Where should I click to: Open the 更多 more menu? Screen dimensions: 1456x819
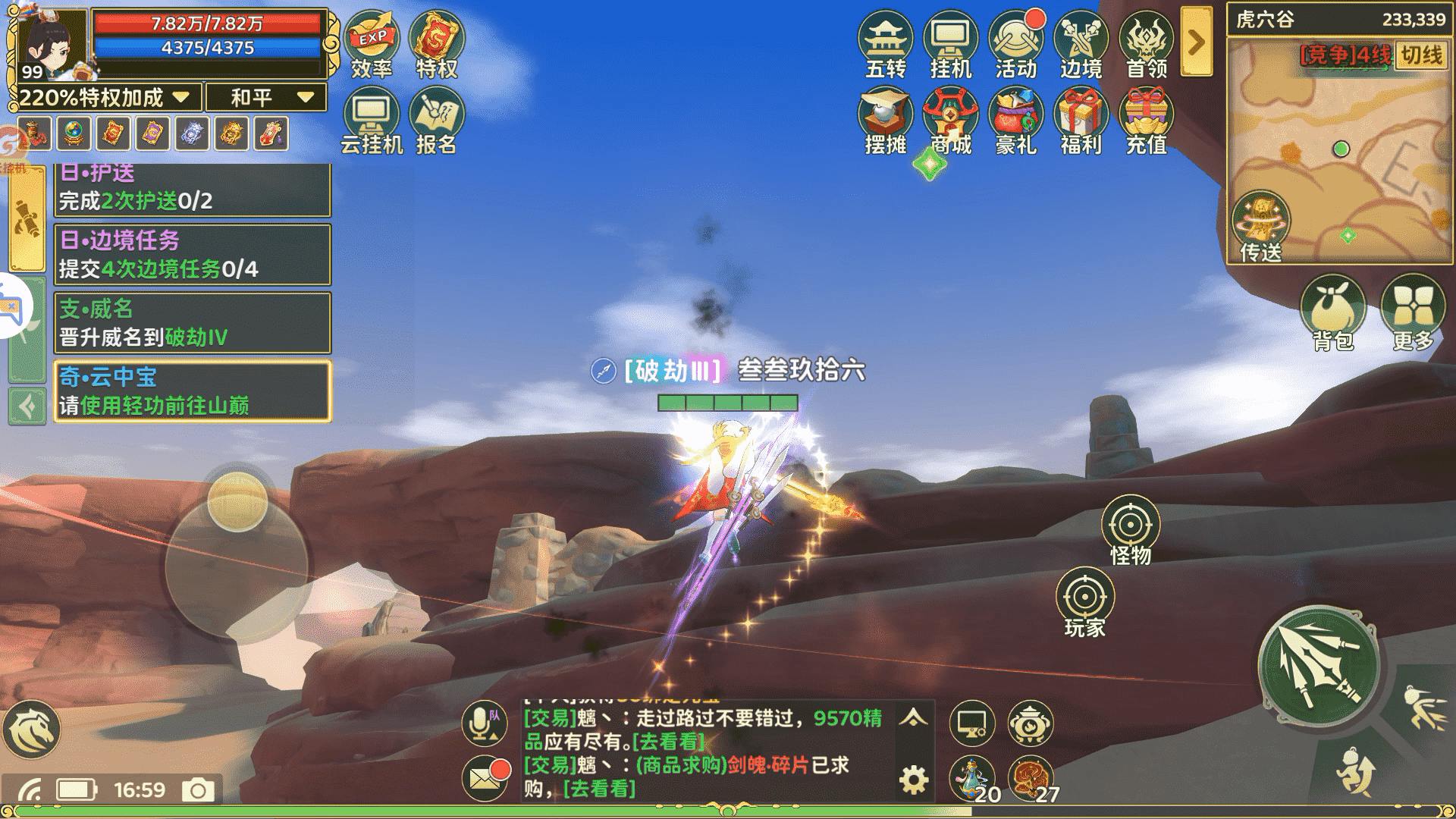(1413, 312)
